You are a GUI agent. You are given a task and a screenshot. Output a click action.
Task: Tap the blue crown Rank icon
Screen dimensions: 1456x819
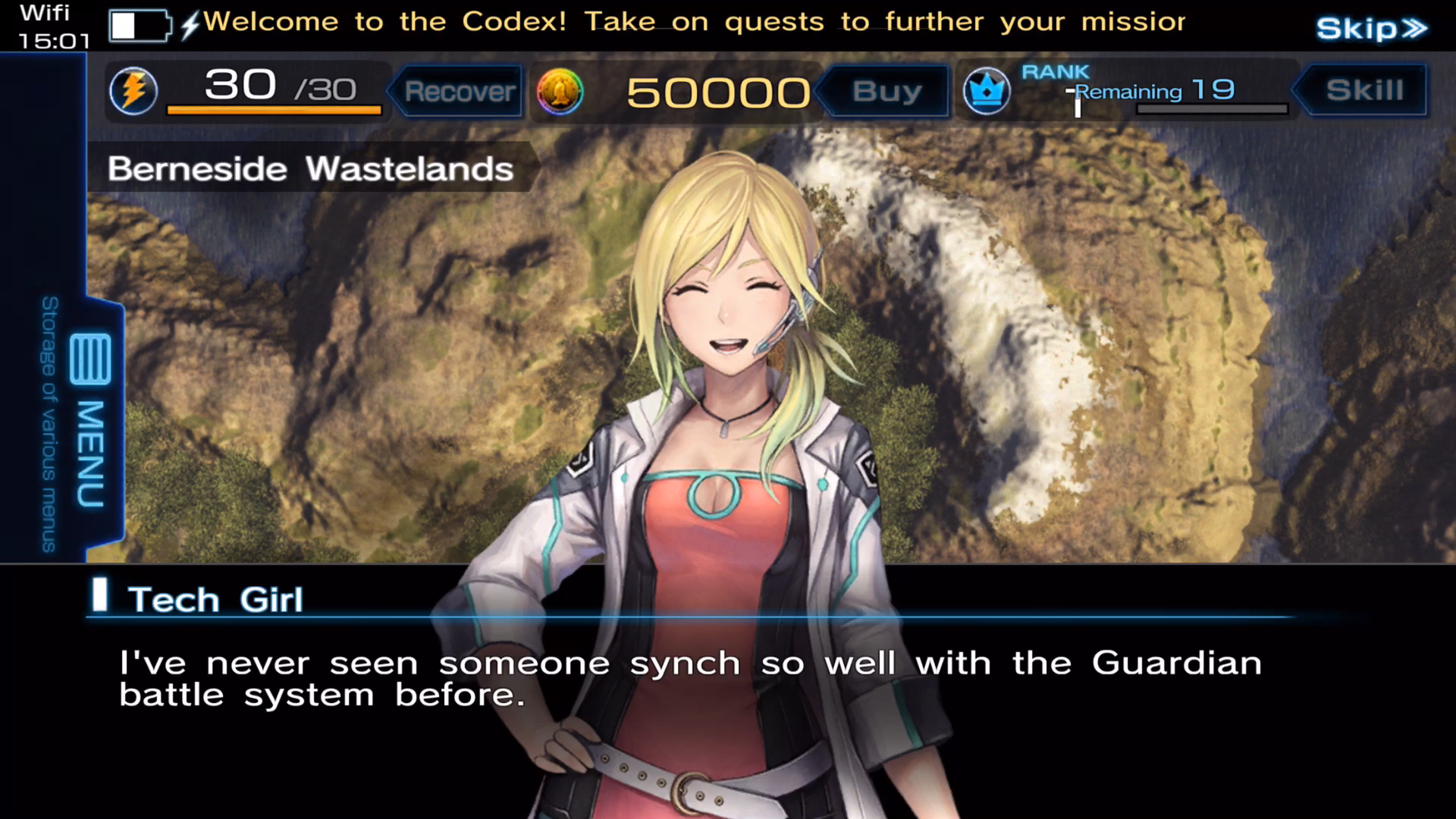pos(987,91)
